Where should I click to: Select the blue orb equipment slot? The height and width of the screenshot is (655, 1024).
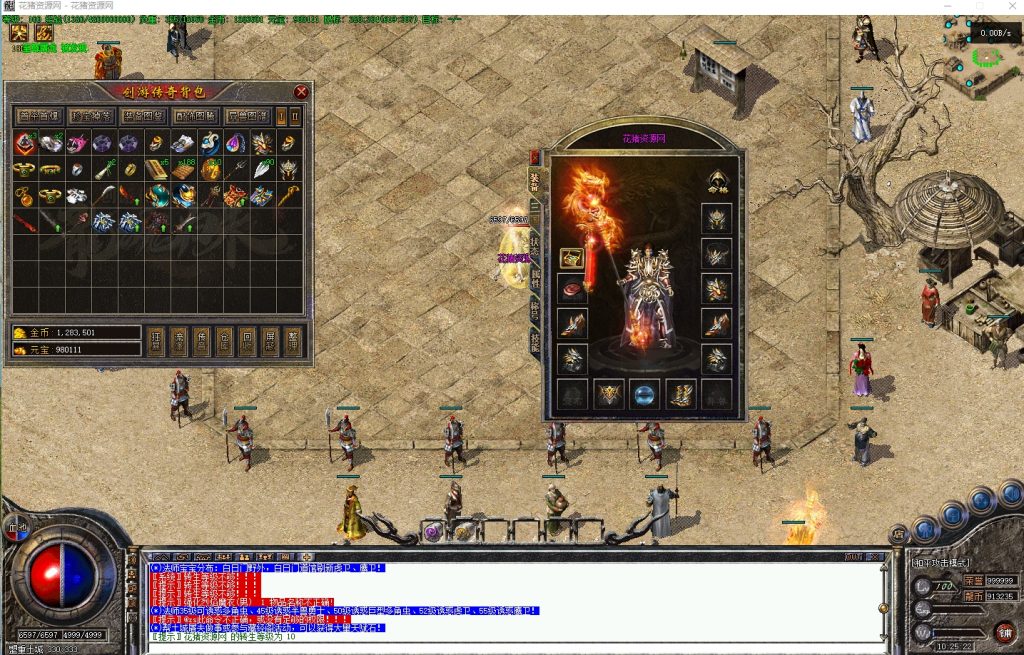click(x=644, y=394)
